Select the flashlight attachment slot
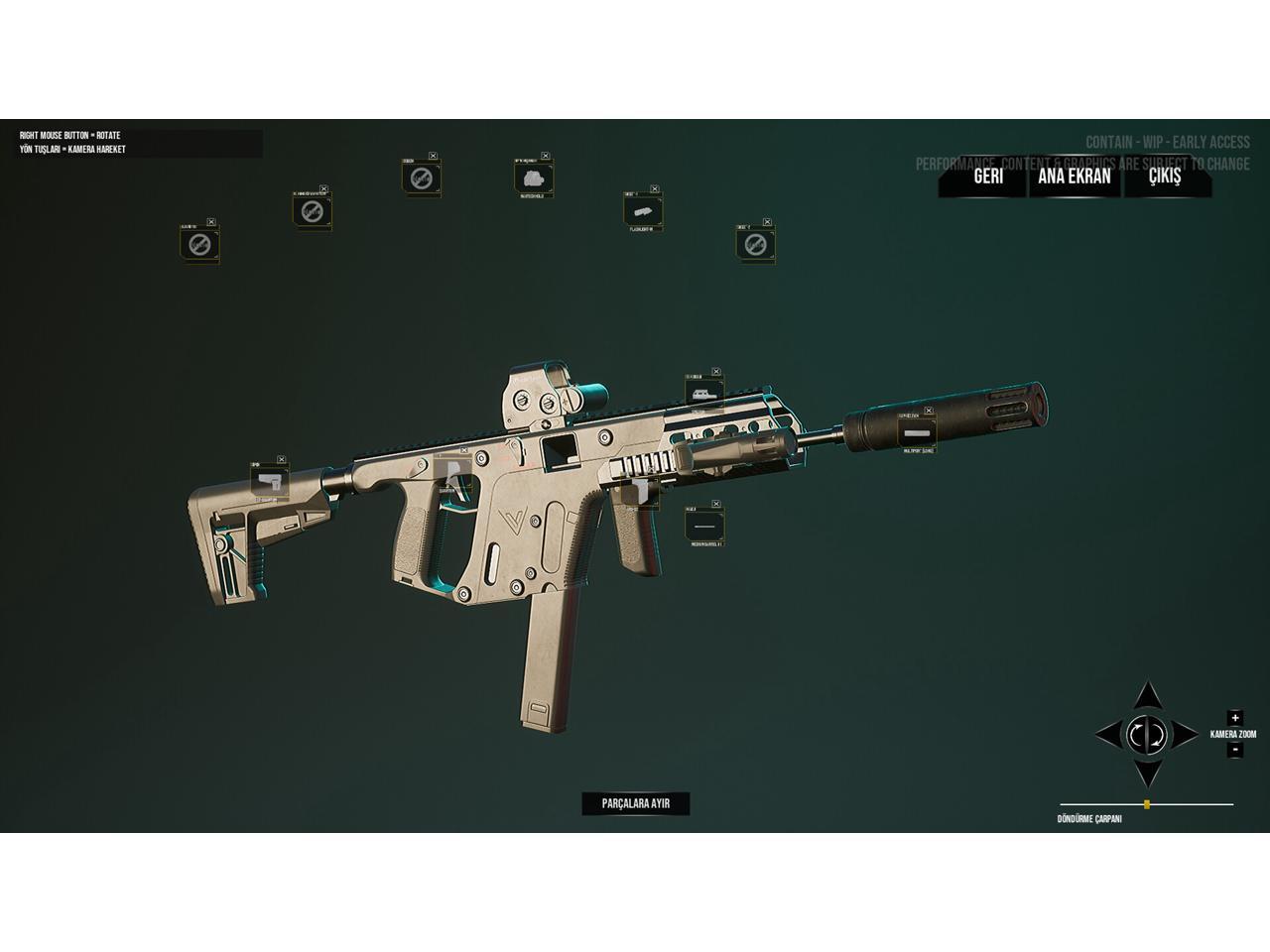 [642, 209]
